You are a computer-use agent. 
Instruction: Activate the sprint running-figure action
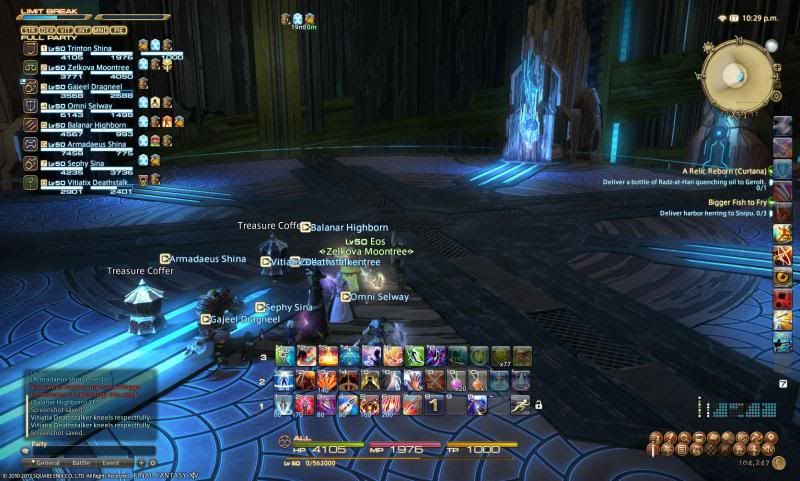[519, 404]
